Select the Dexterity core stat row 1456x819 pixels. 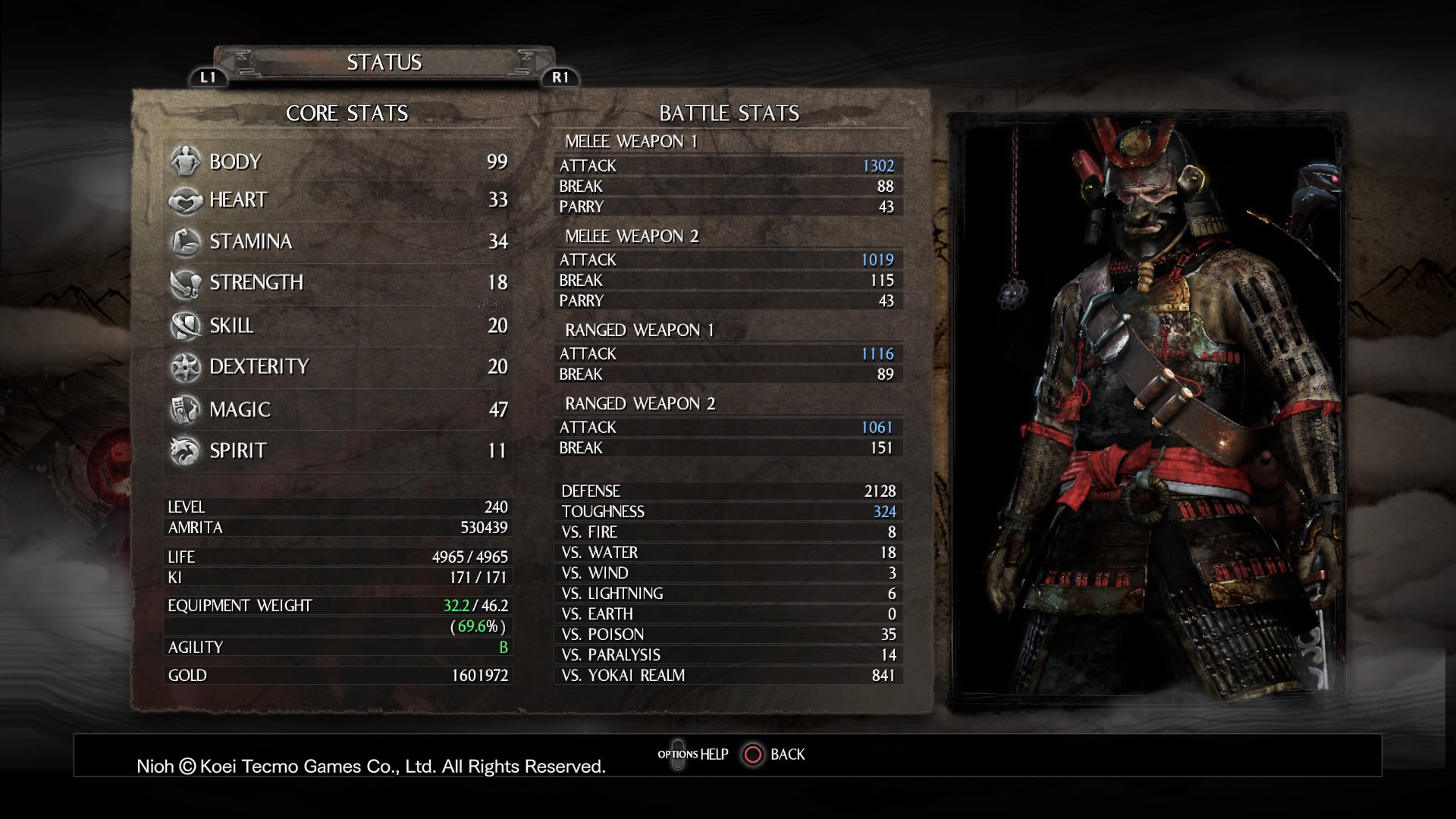(x=338, y=367)
